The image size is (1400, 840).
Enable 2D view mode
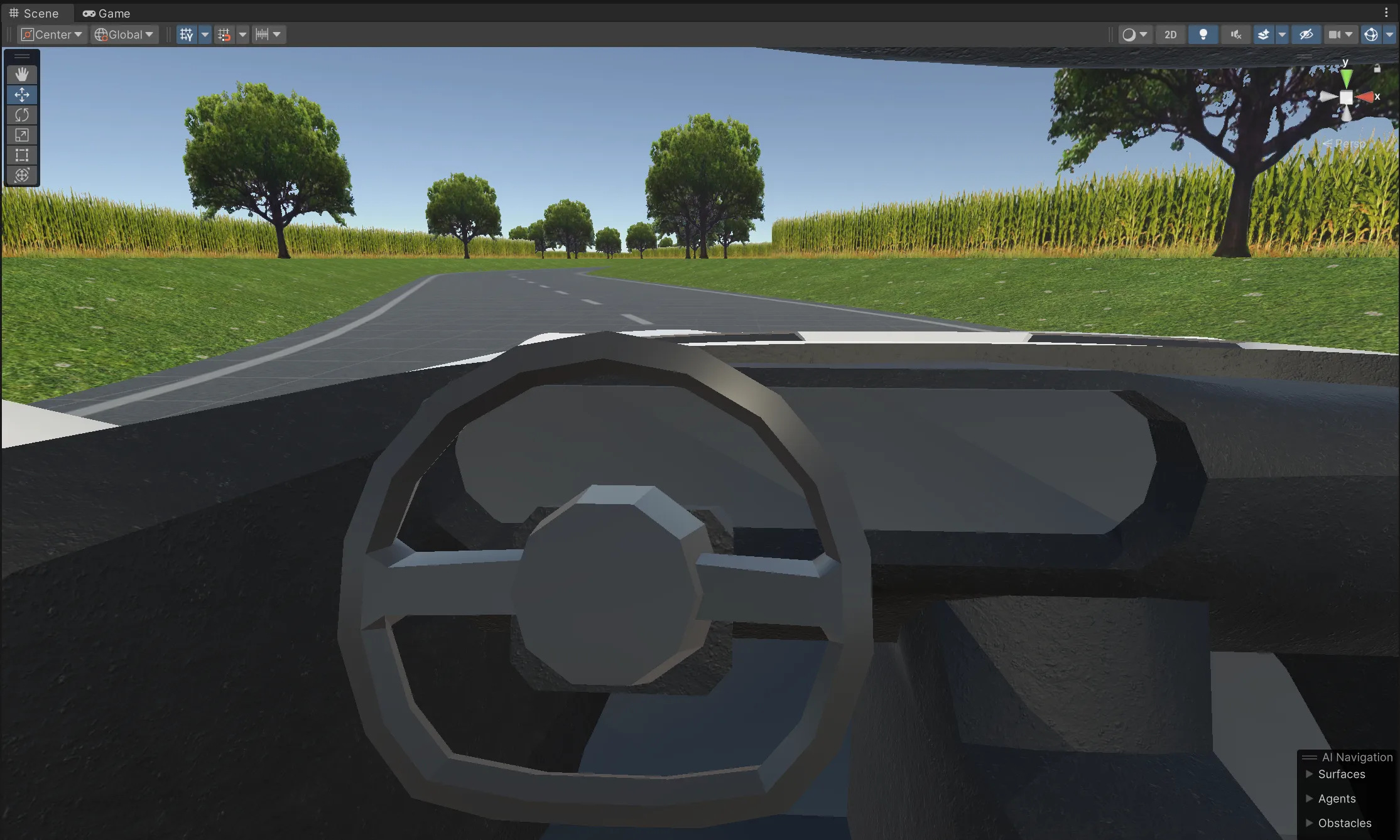pos(1170,35)
